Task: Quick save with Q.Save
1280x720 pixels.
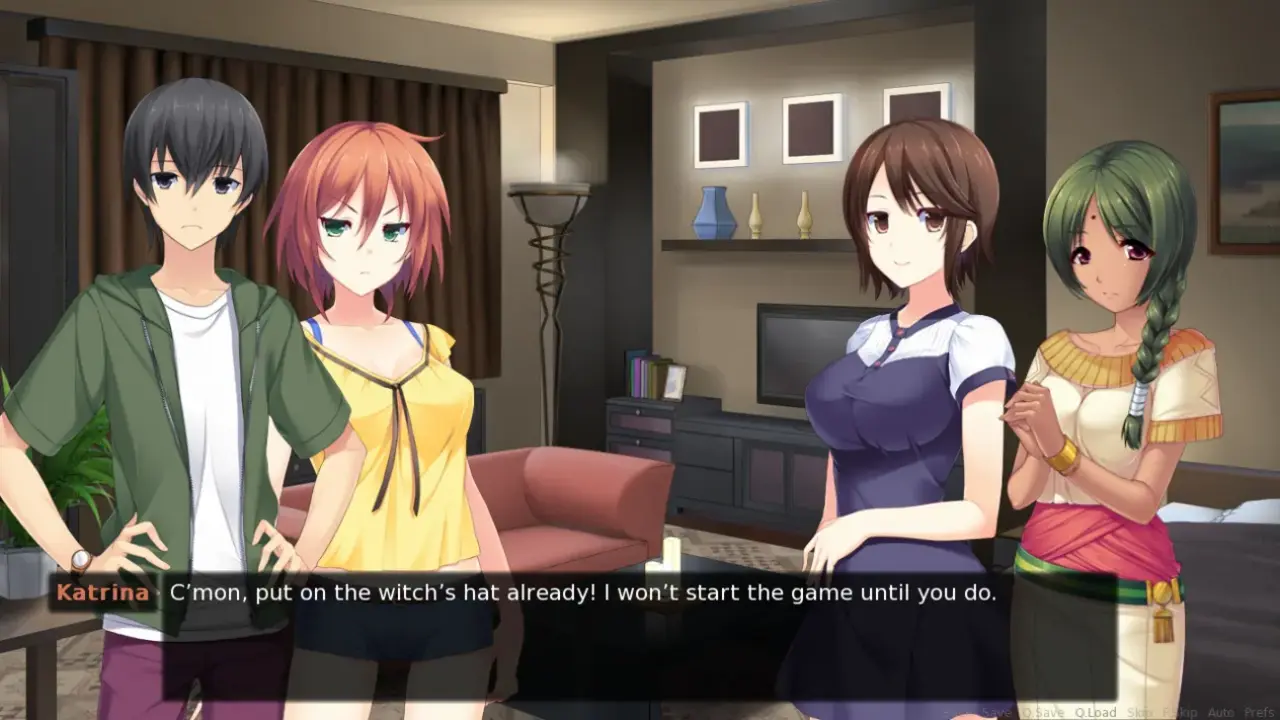Action: coord(1043,712)
